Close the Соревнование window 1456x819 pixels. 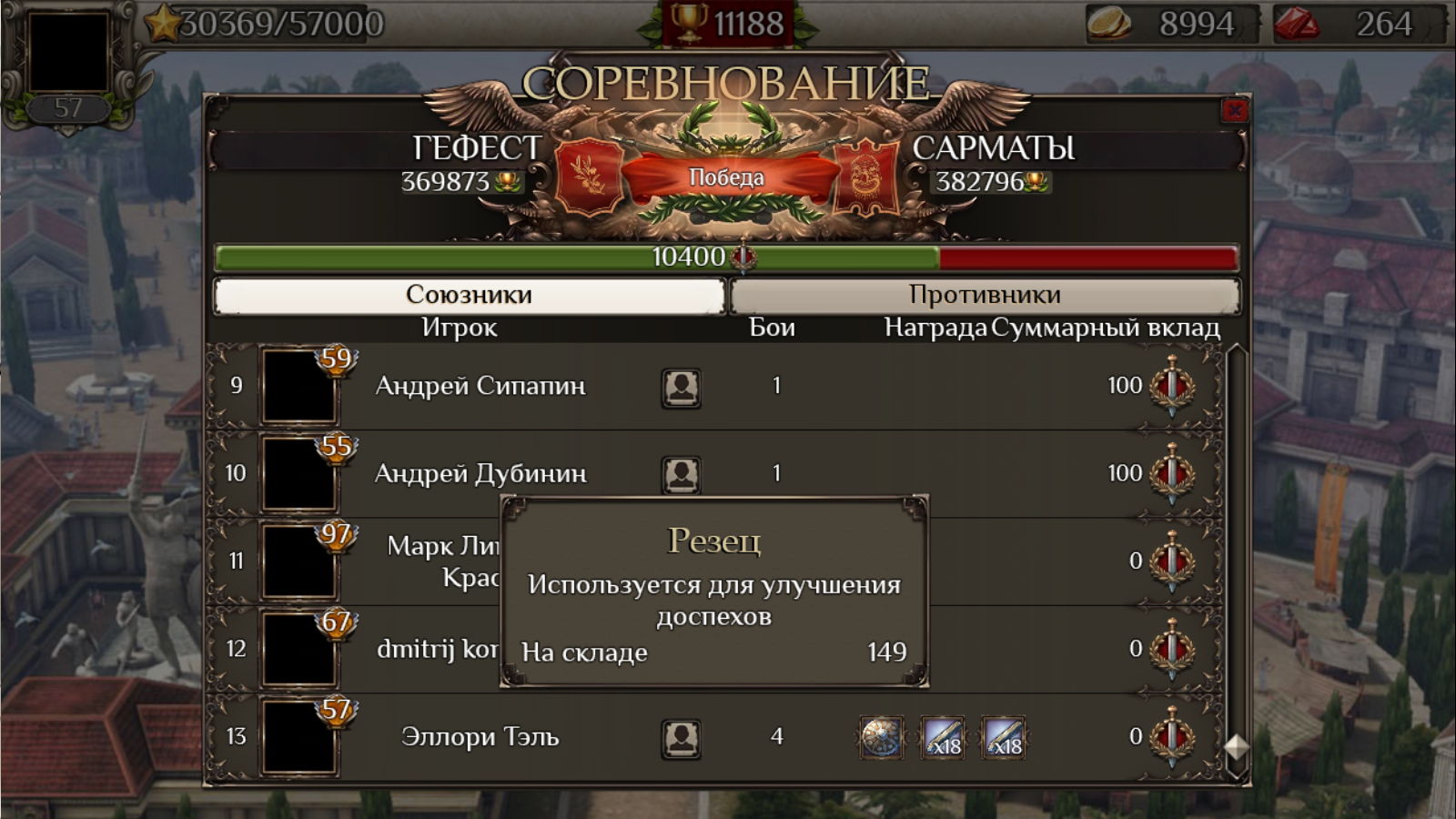click(x=1234, y=111)
